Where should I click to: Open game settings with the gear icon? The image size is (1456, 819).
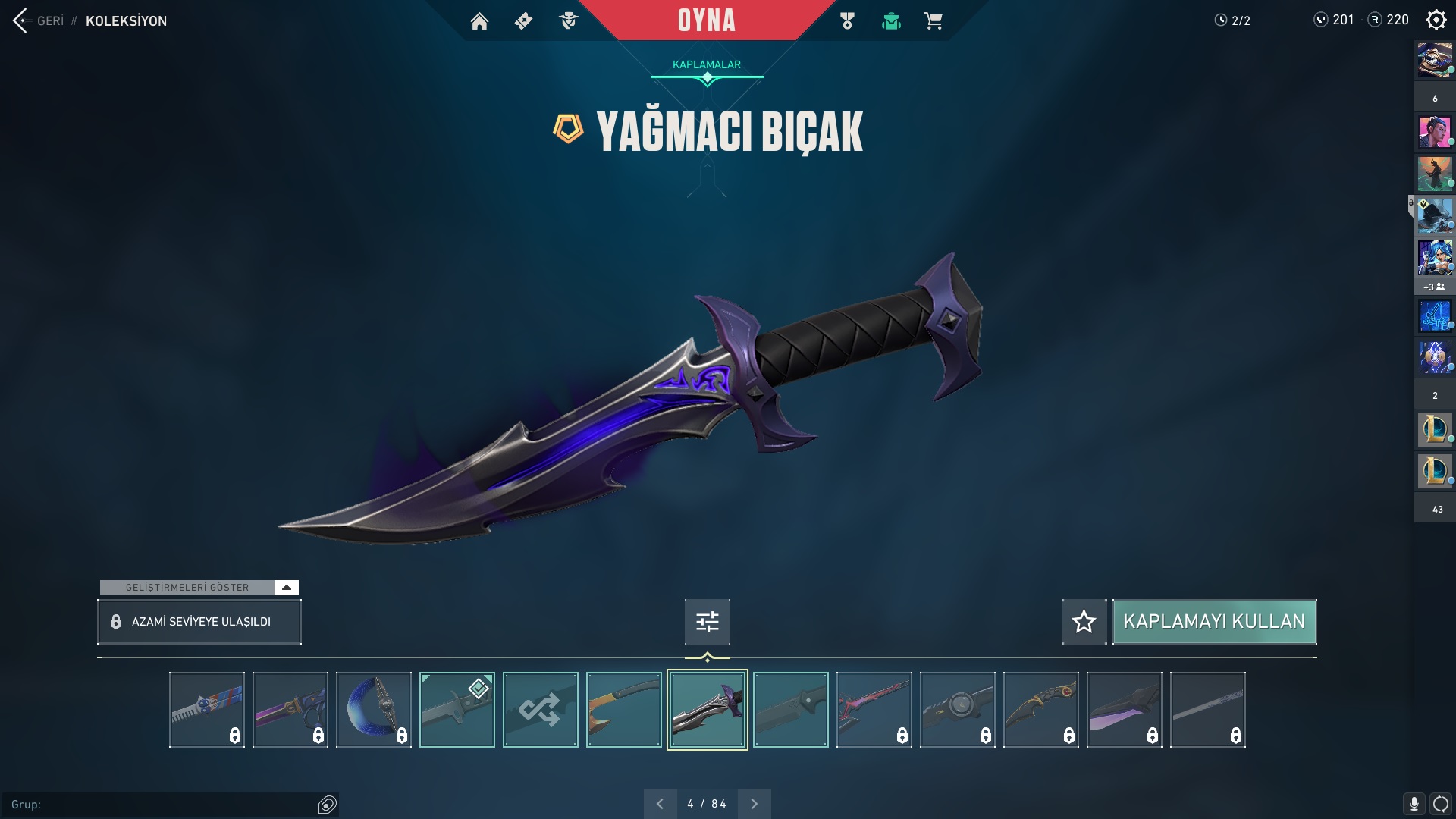pyautogui.click(x=1436, y=20)
